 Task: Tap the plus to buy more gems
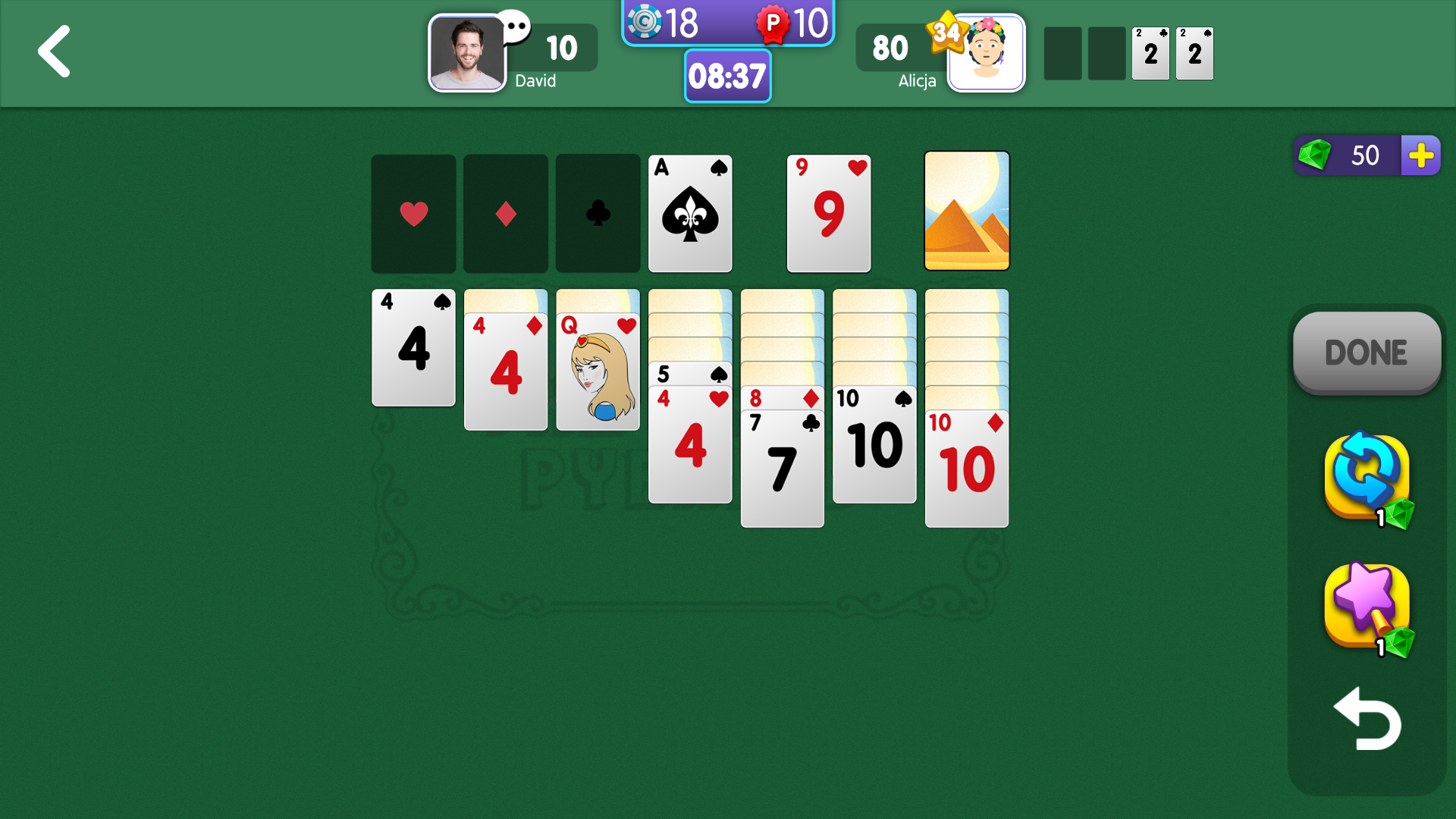(x=1421, y=155)
